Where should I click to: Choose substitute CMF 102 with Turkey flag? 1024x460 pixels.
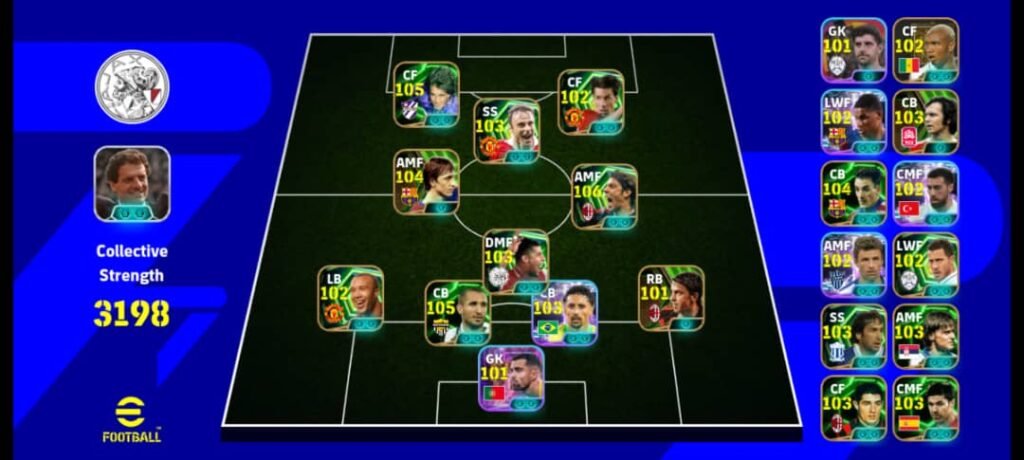coord(925,193)
